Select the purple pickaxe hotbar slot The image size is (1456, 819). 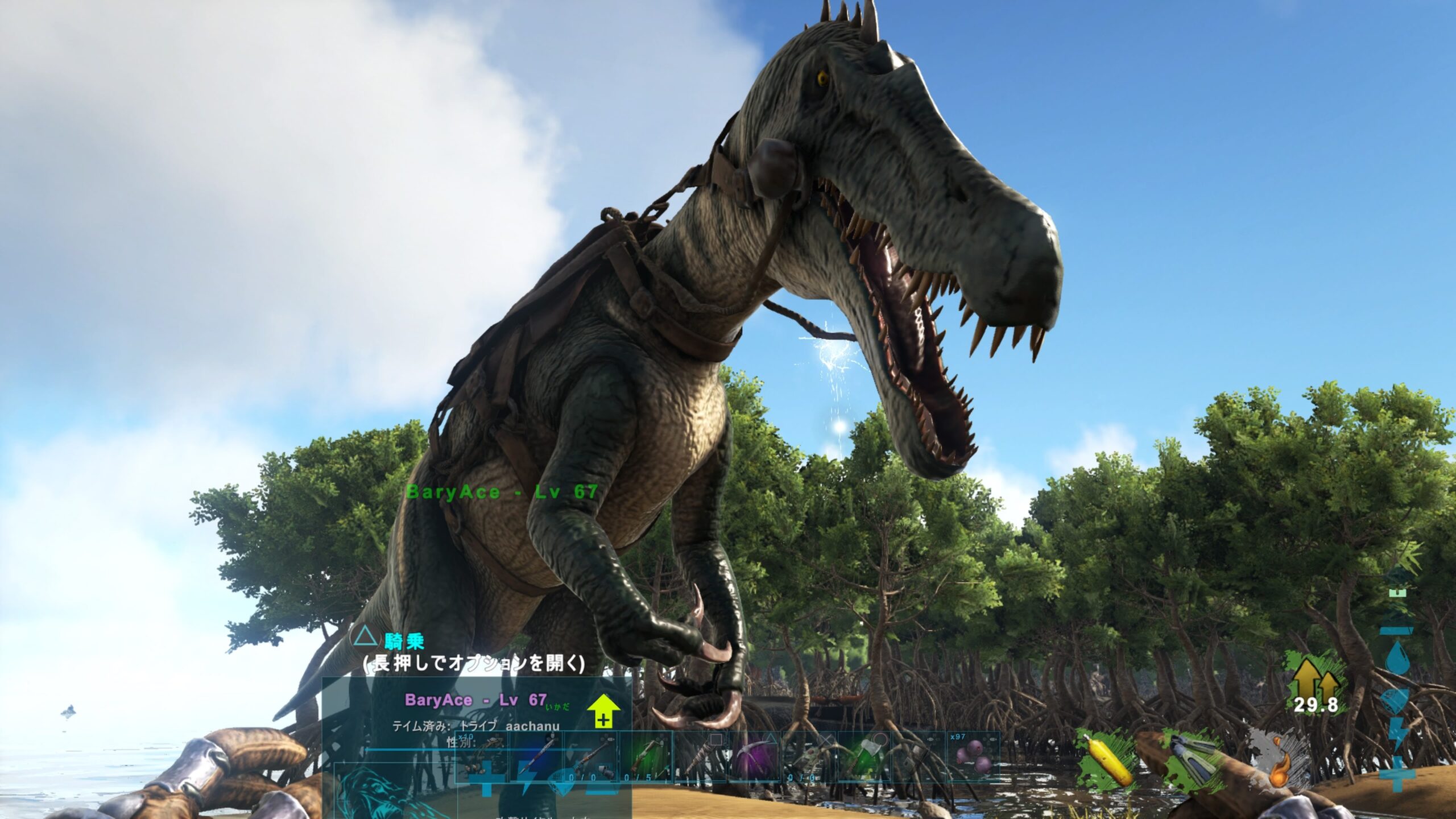754,755
